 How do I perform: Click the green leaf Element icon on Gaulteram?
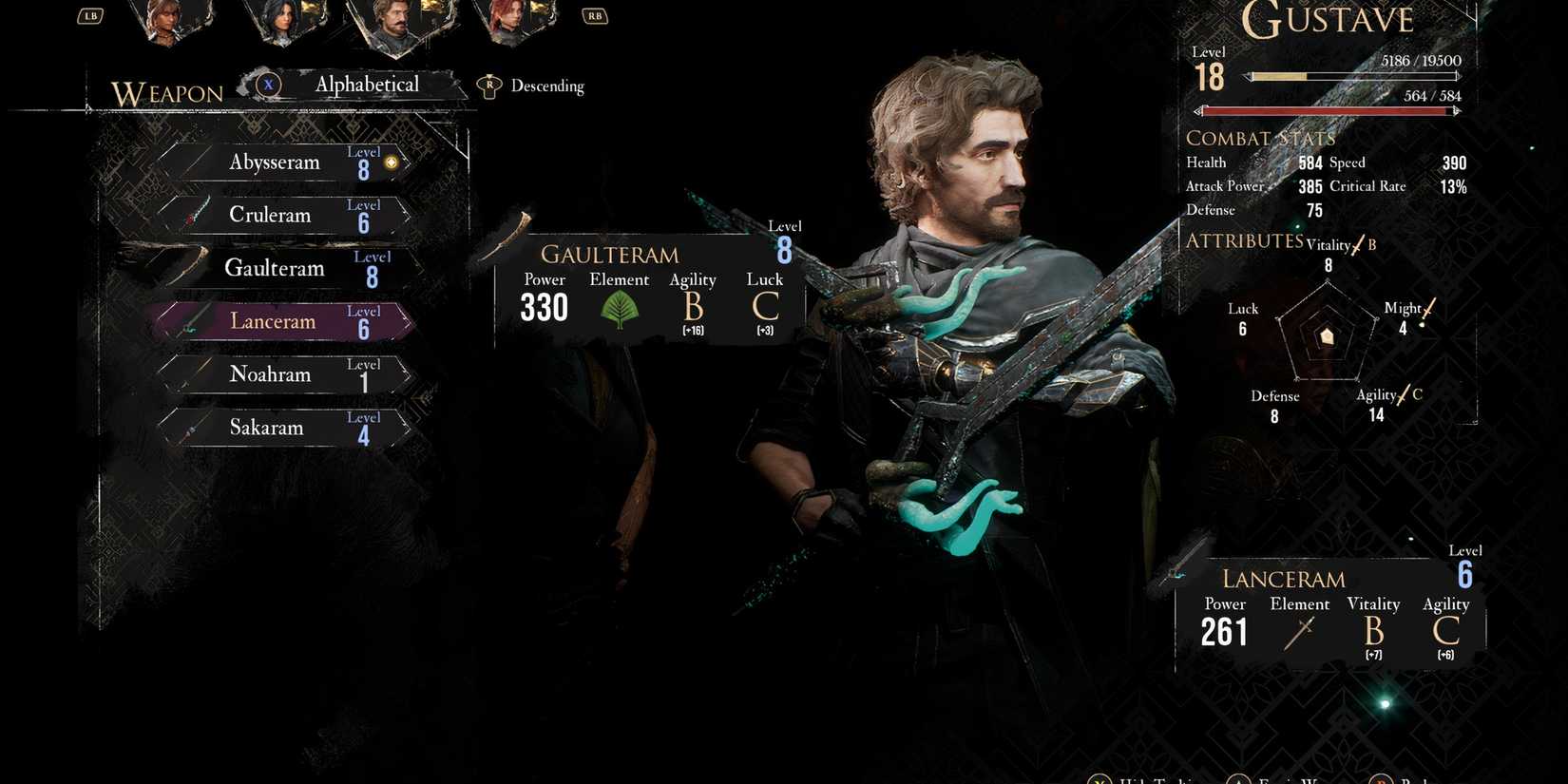pyautogui.click(x=620, y=307)
